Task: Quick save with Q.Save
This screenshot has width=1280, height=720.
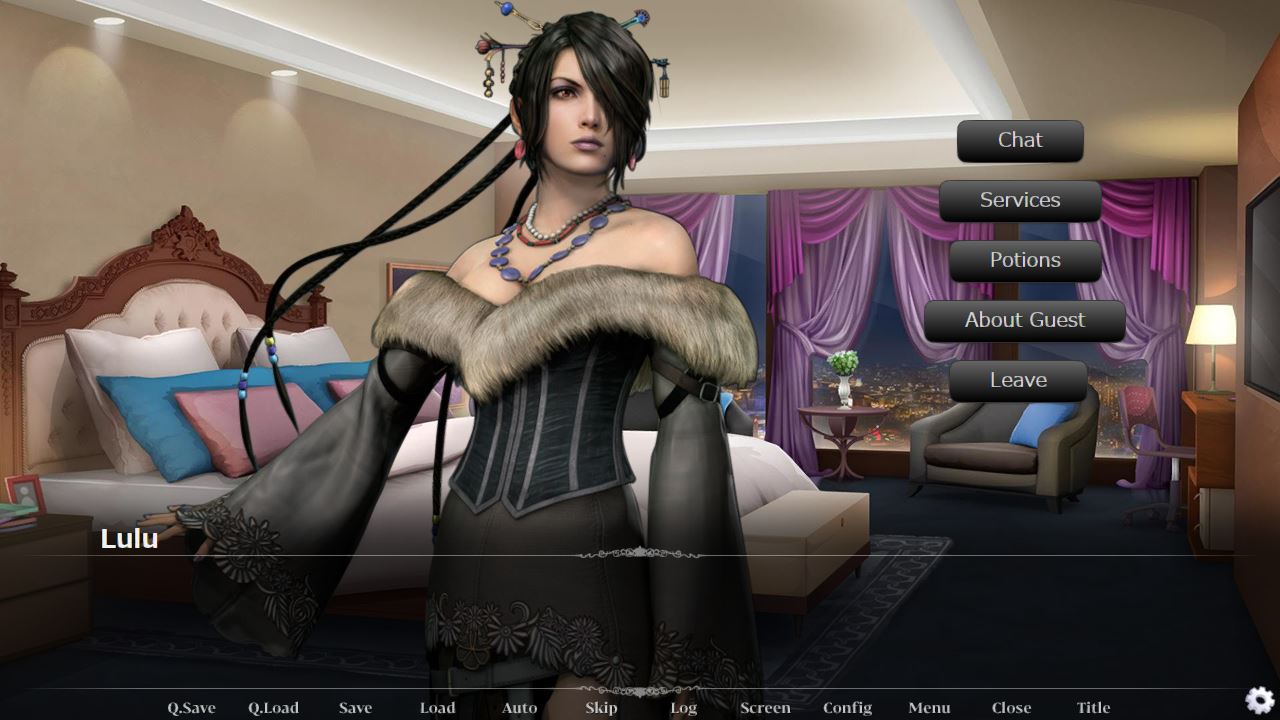Action: click(191, 708)
